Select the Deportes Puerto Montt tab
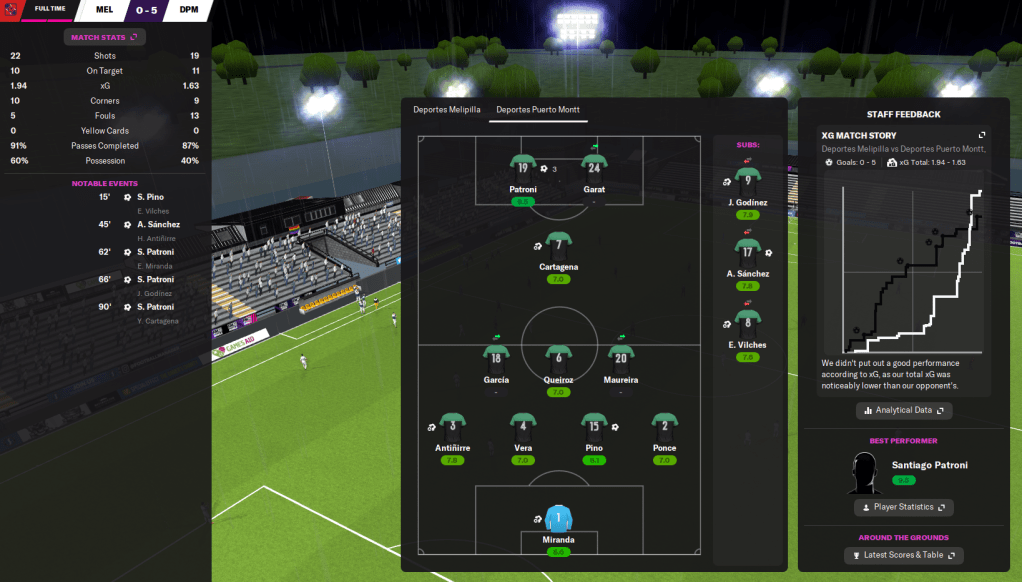 tap(538, 109)
